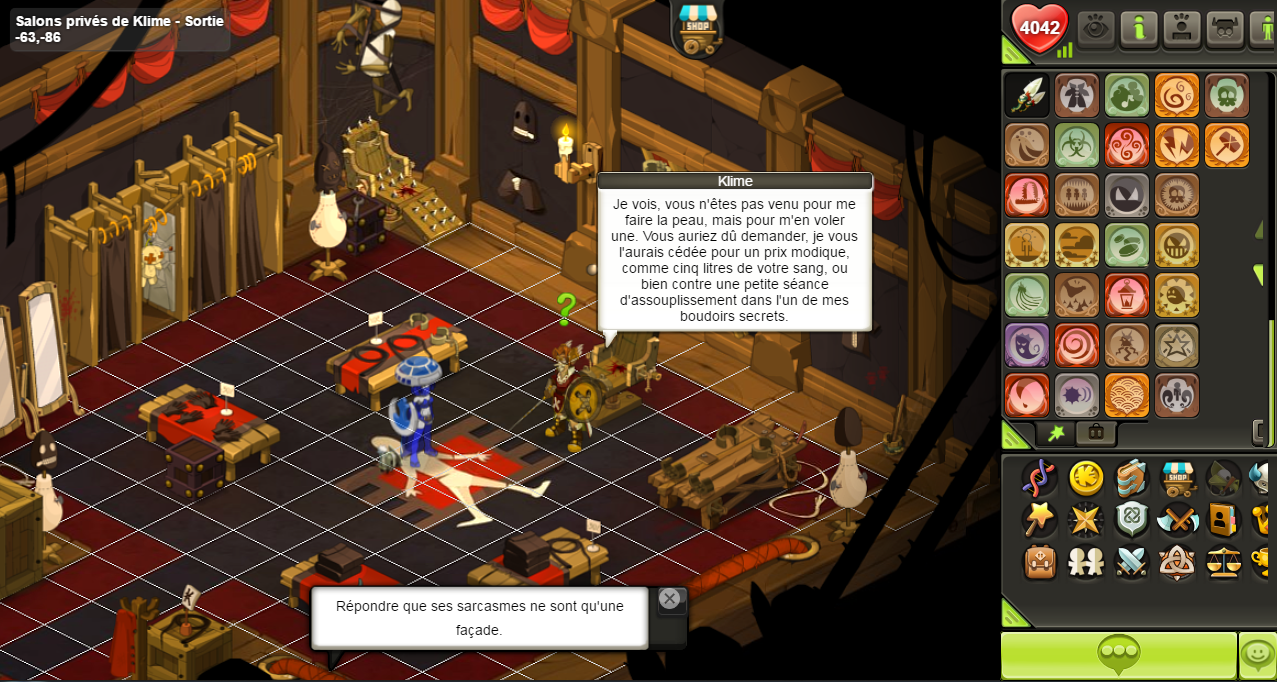
Task: Open the world map compass star icon
Action: point(1086,520)
